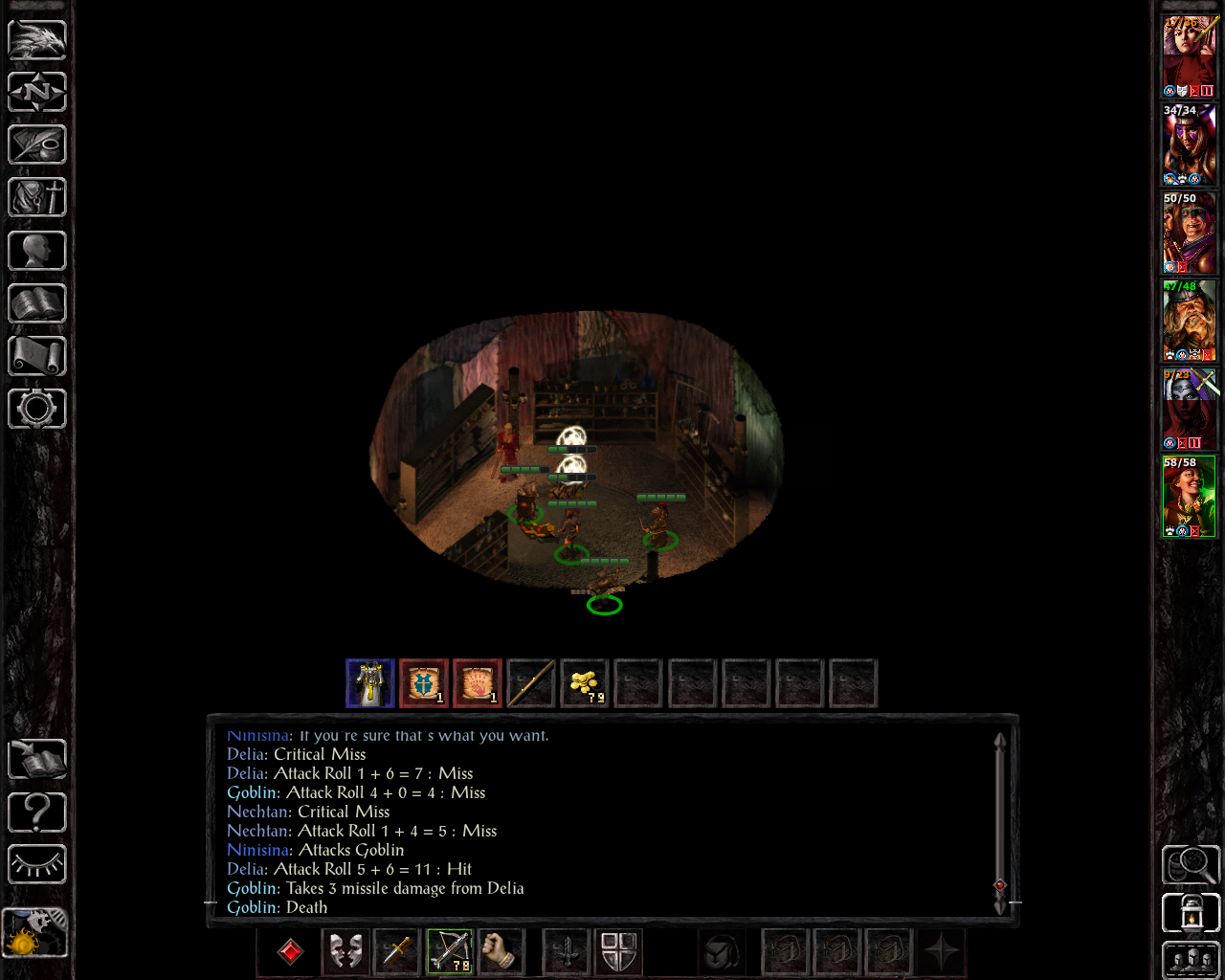Select the green-hat character portrait (58/58 HP)

[1189, 497]
